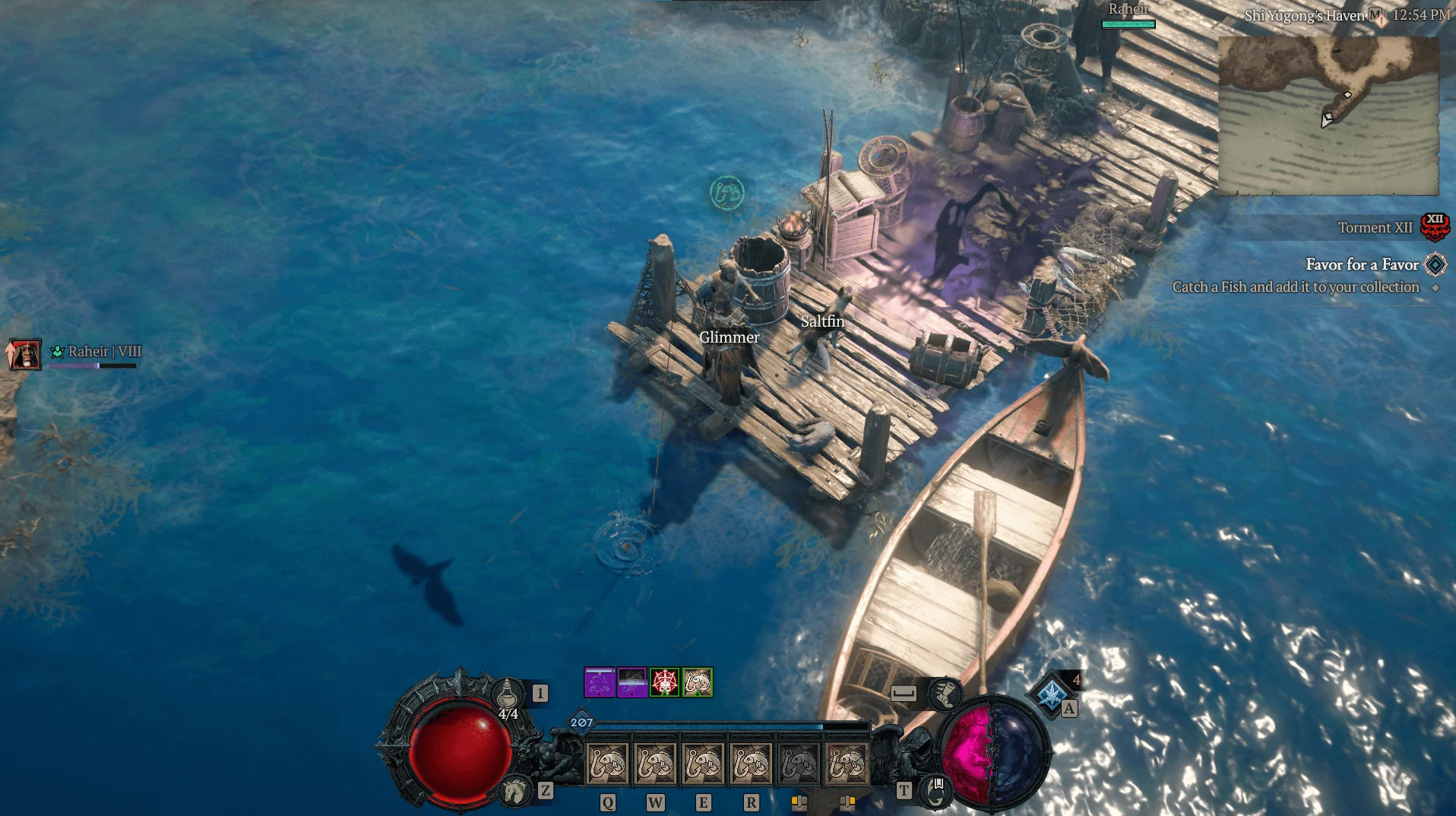Click the hooded figure icon bound to T
The width and height of the screenshot is (1456, 816).
pyautogui.click(x=935, y=791)
